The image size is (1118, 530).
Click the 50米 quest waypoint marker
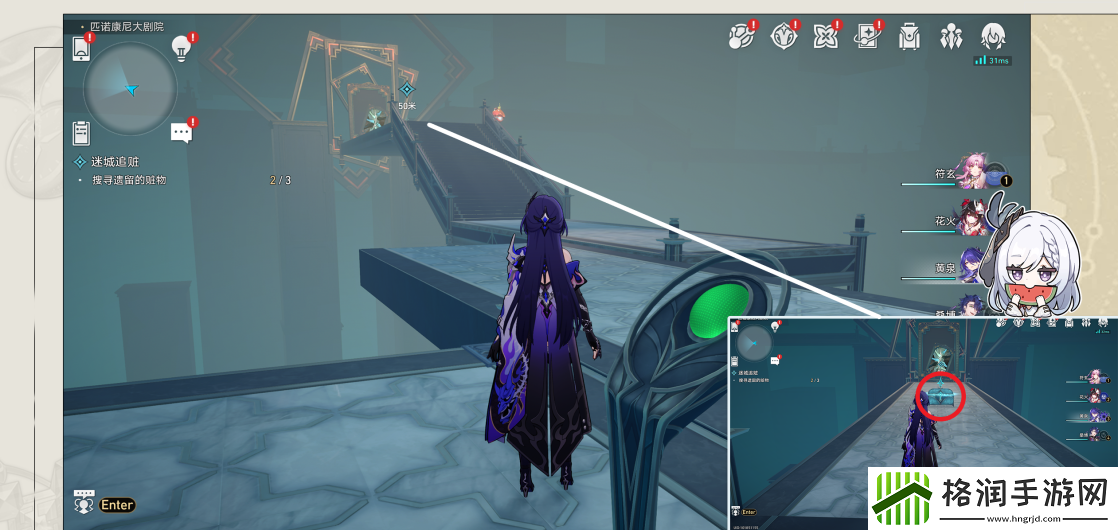click(406, 90)
